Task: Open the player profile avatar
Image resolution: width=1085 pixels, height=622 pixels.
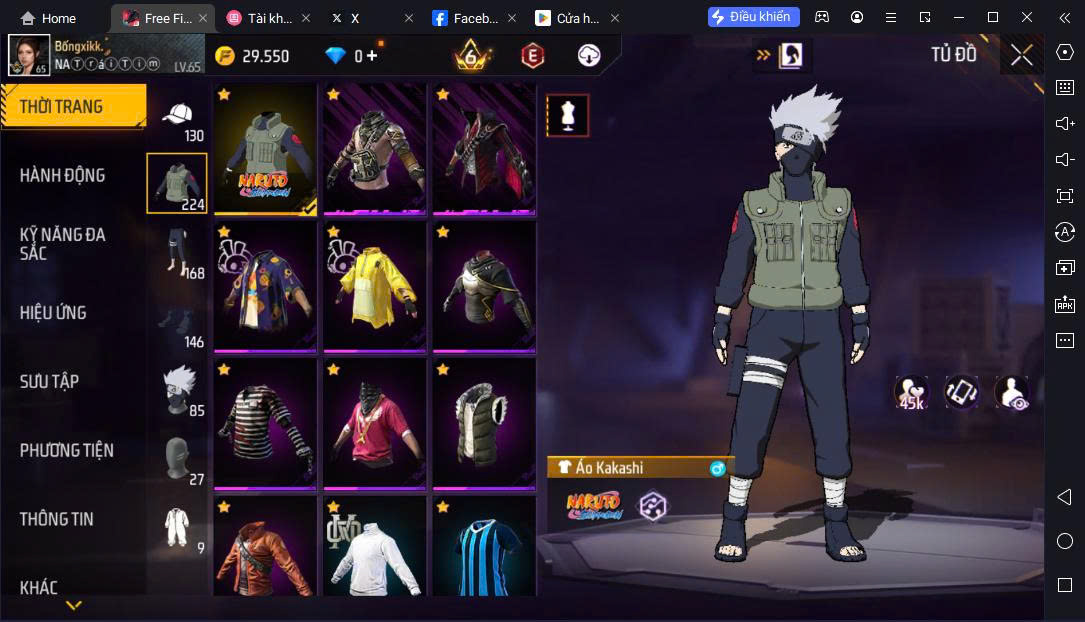Action: pos(29,56)
